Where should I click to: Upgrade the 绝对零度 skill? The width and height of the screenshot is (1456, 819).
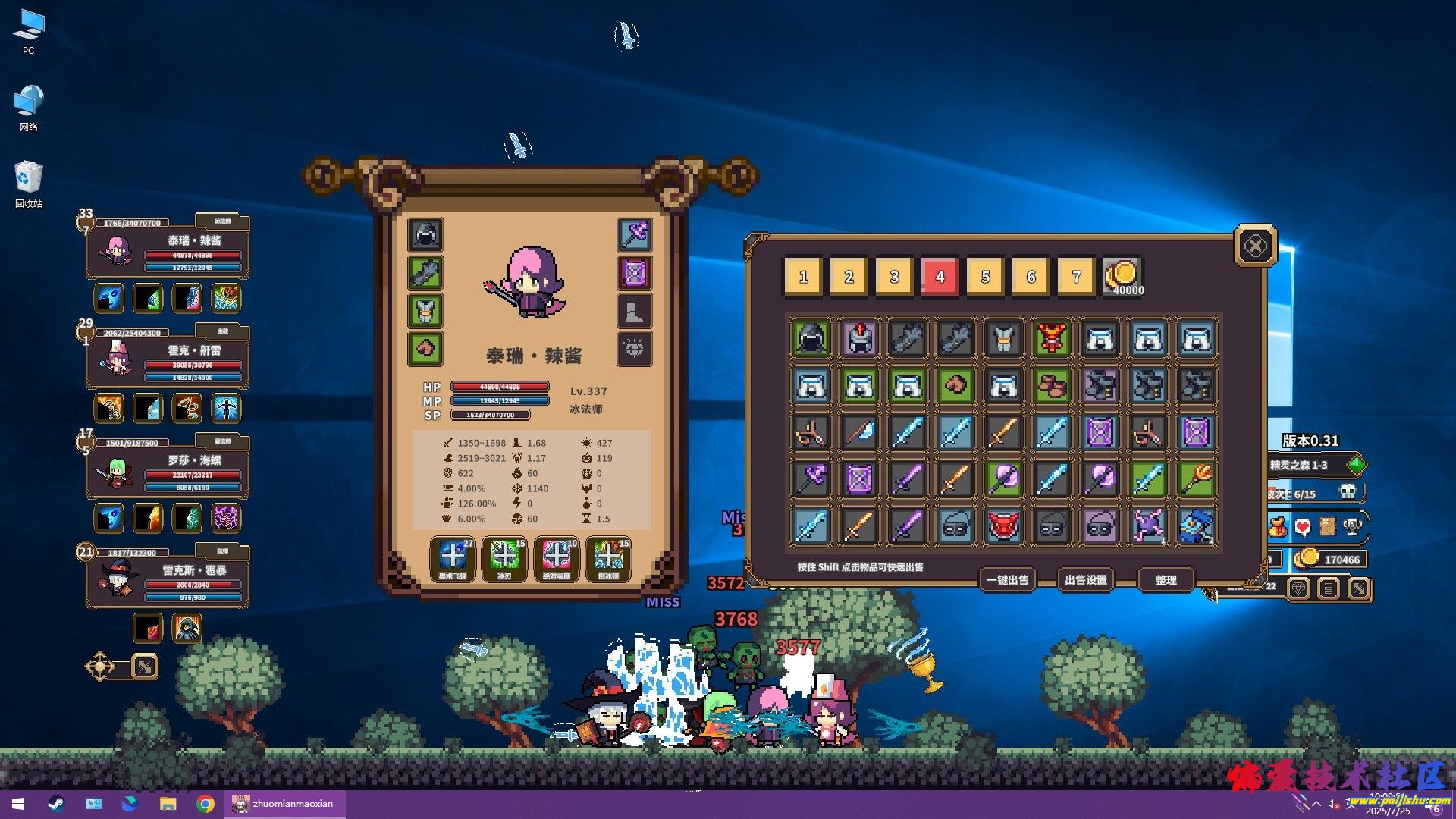point(557,559)
